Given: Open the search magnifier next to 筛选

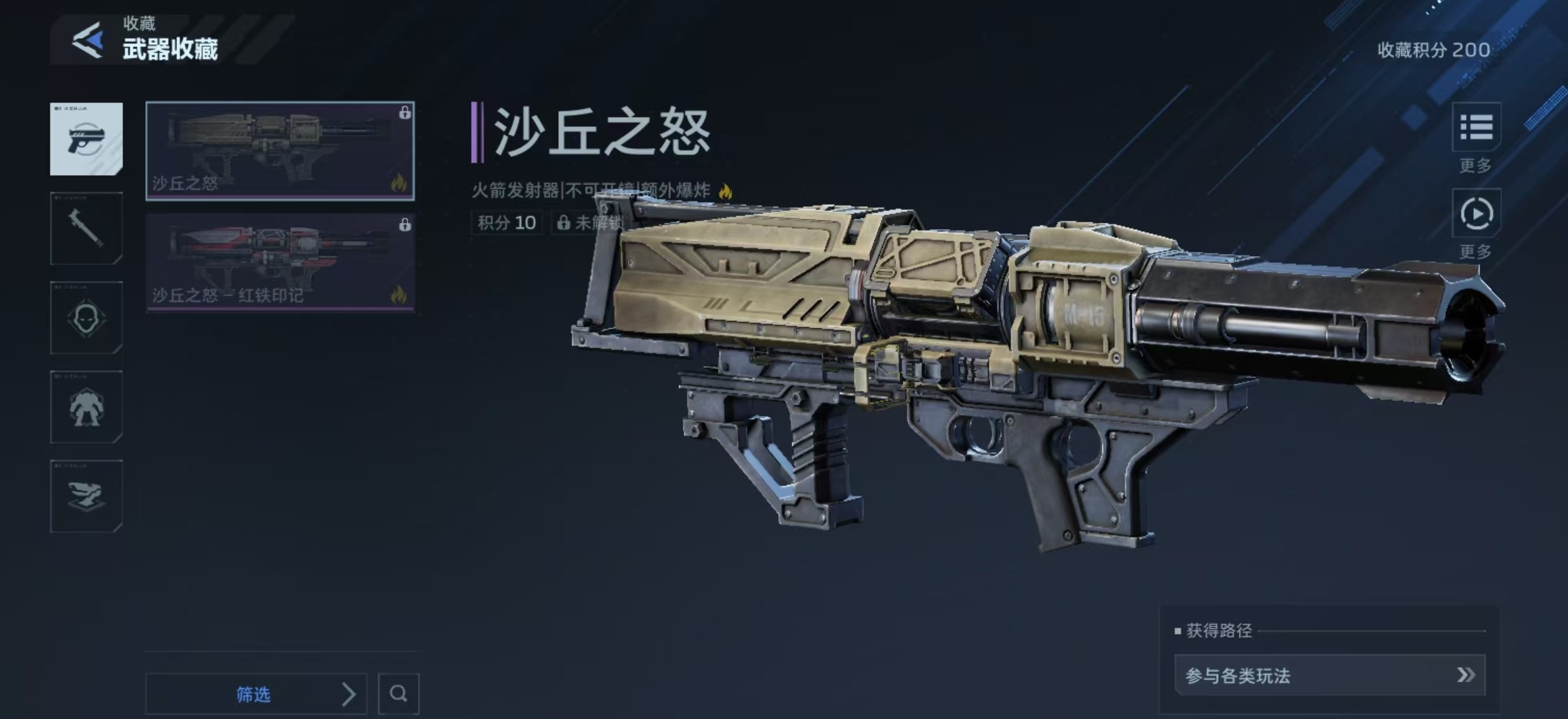Looking at the screenshot, I should tap(399, 693).
